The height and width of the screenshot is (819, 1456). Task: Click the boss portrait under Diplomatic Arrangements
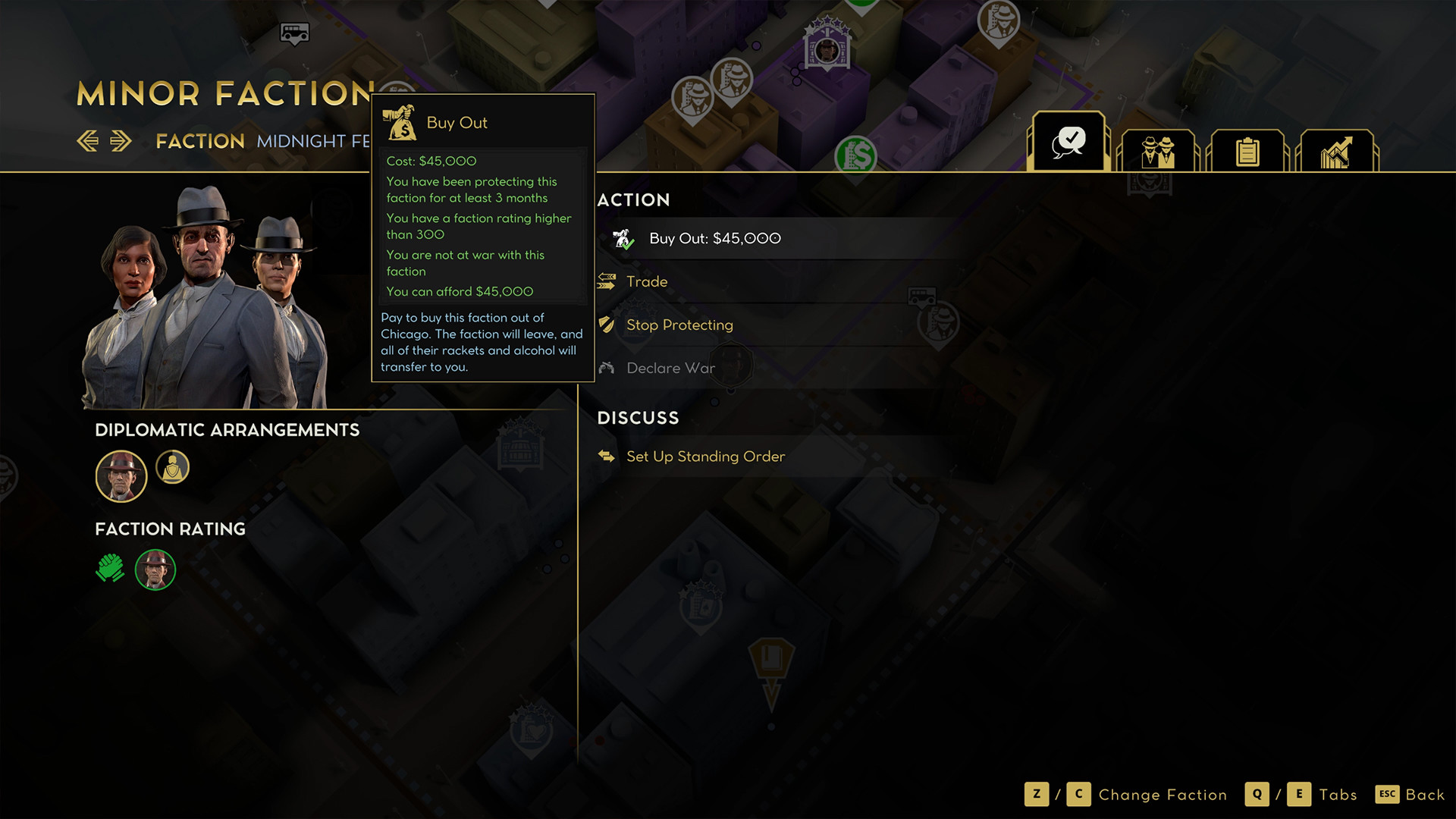(x=121, y=475)
